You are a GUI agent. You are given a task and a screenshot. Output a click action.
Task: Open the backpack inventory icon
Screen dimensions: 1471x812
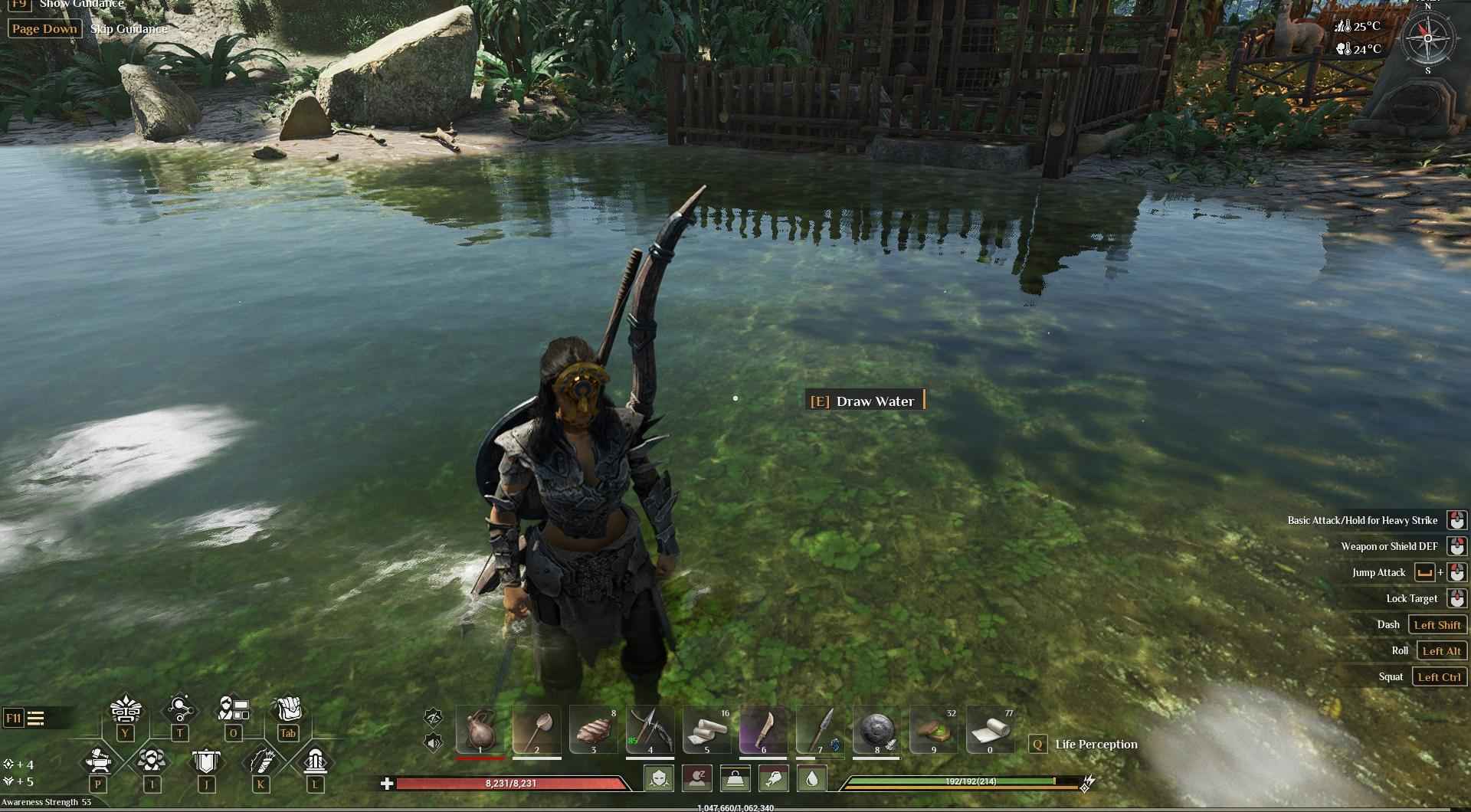[x=288, y=709]
